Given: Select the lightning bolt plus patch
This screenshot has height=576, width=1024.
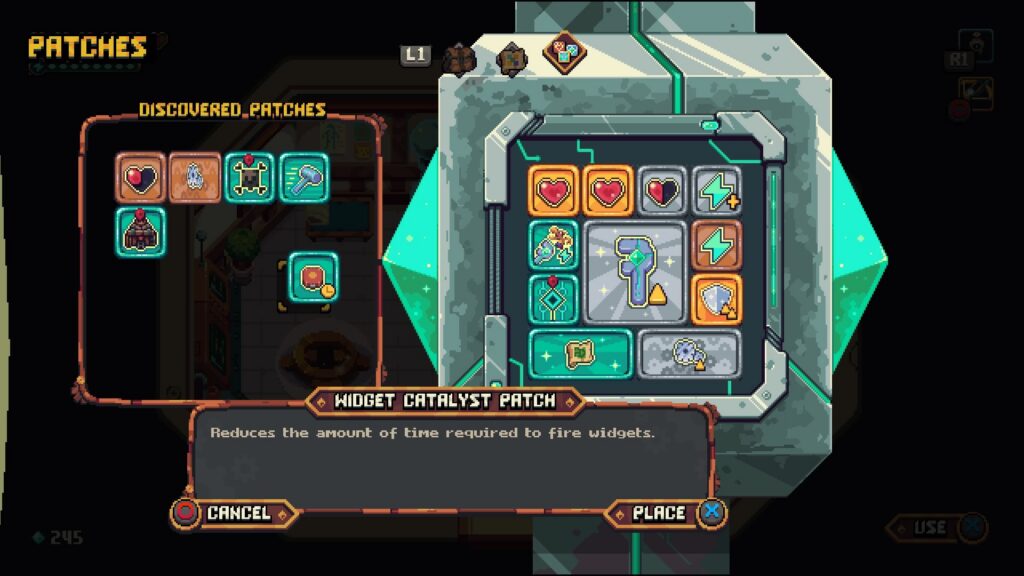Looking at the screenshot, I should click(717, 190).
